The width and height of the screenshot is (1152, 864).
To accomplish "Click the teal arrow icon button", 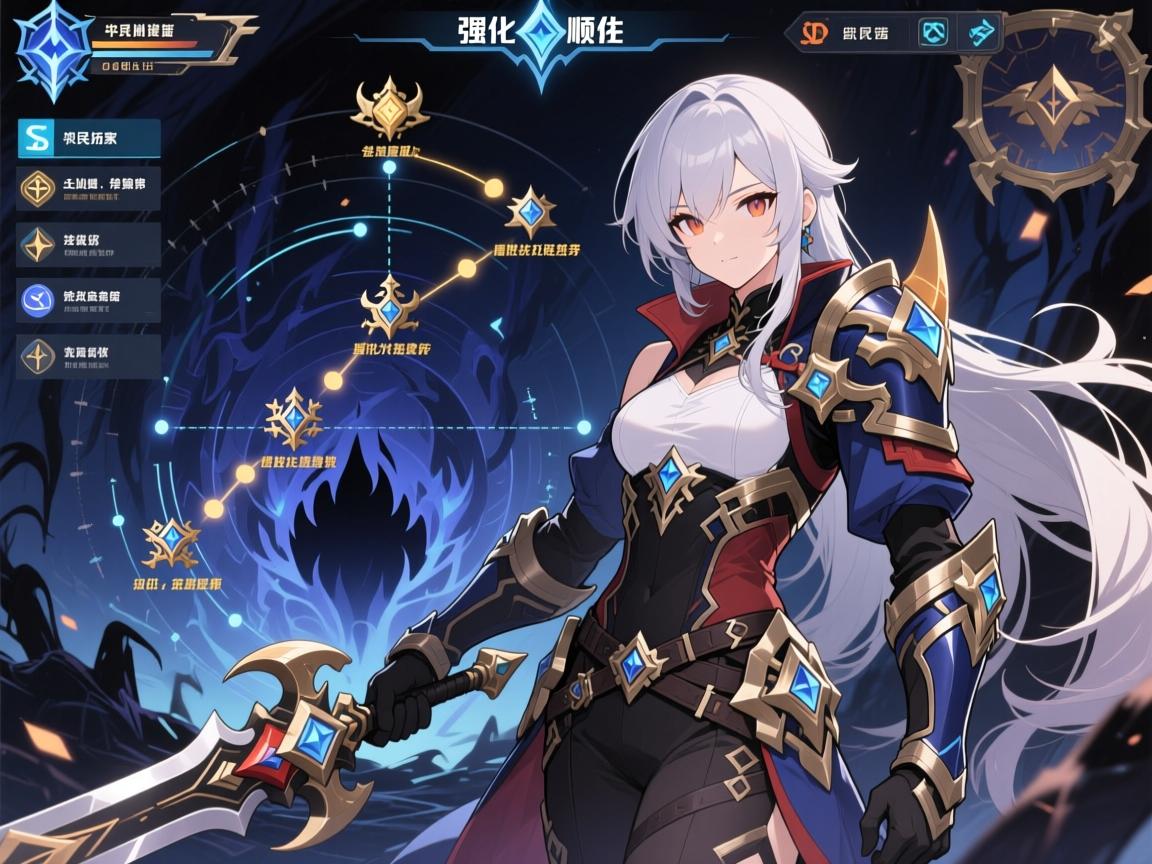I will (x=981, y=33).
